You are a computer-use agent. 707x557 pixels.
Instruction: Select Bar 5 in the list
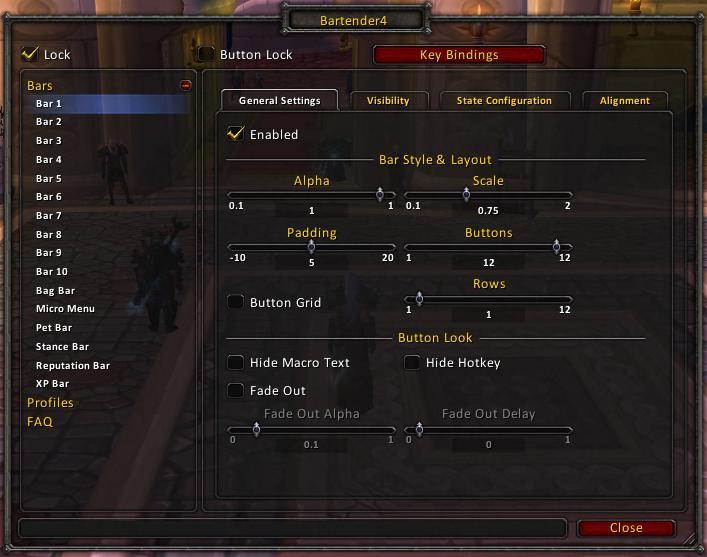(x=49, y=178)
